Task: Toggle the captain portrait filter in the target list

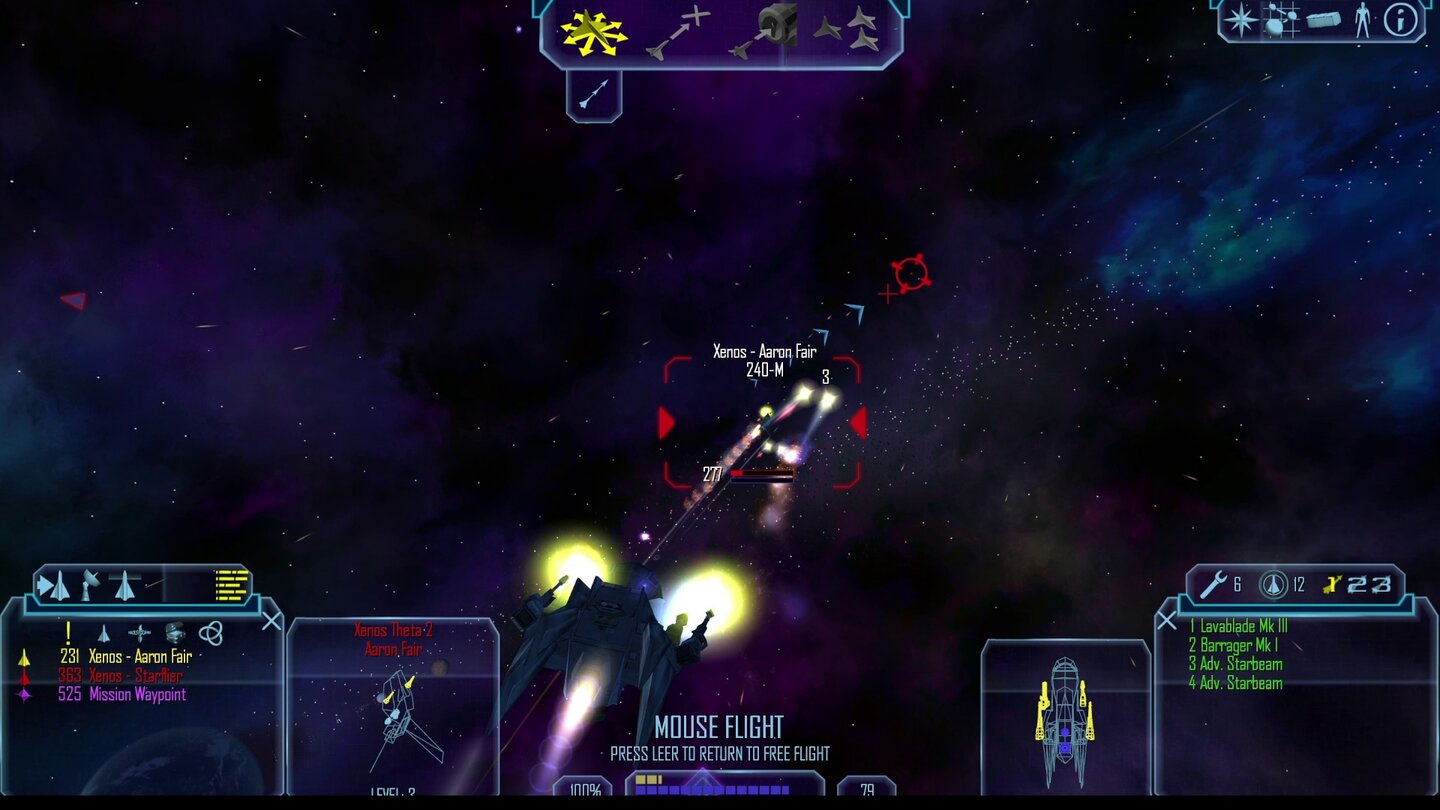Action: click(x=174, y=634)
